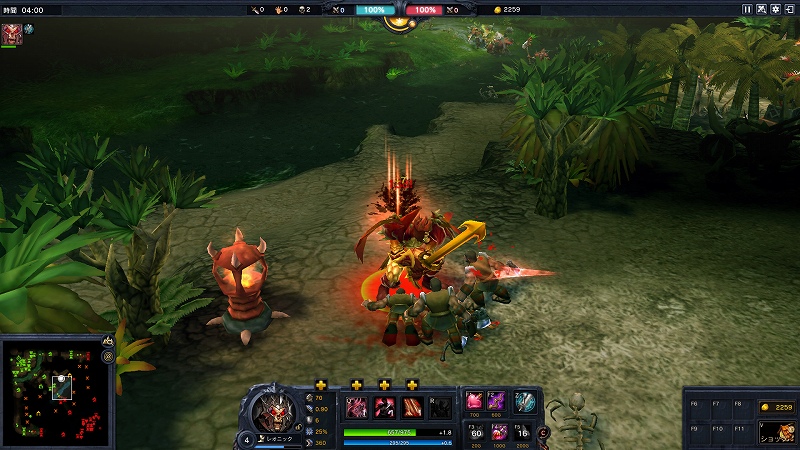Level up the ultimate with its plus button
Viewport: 800px width, 450px height.
[x=412, y=385]
